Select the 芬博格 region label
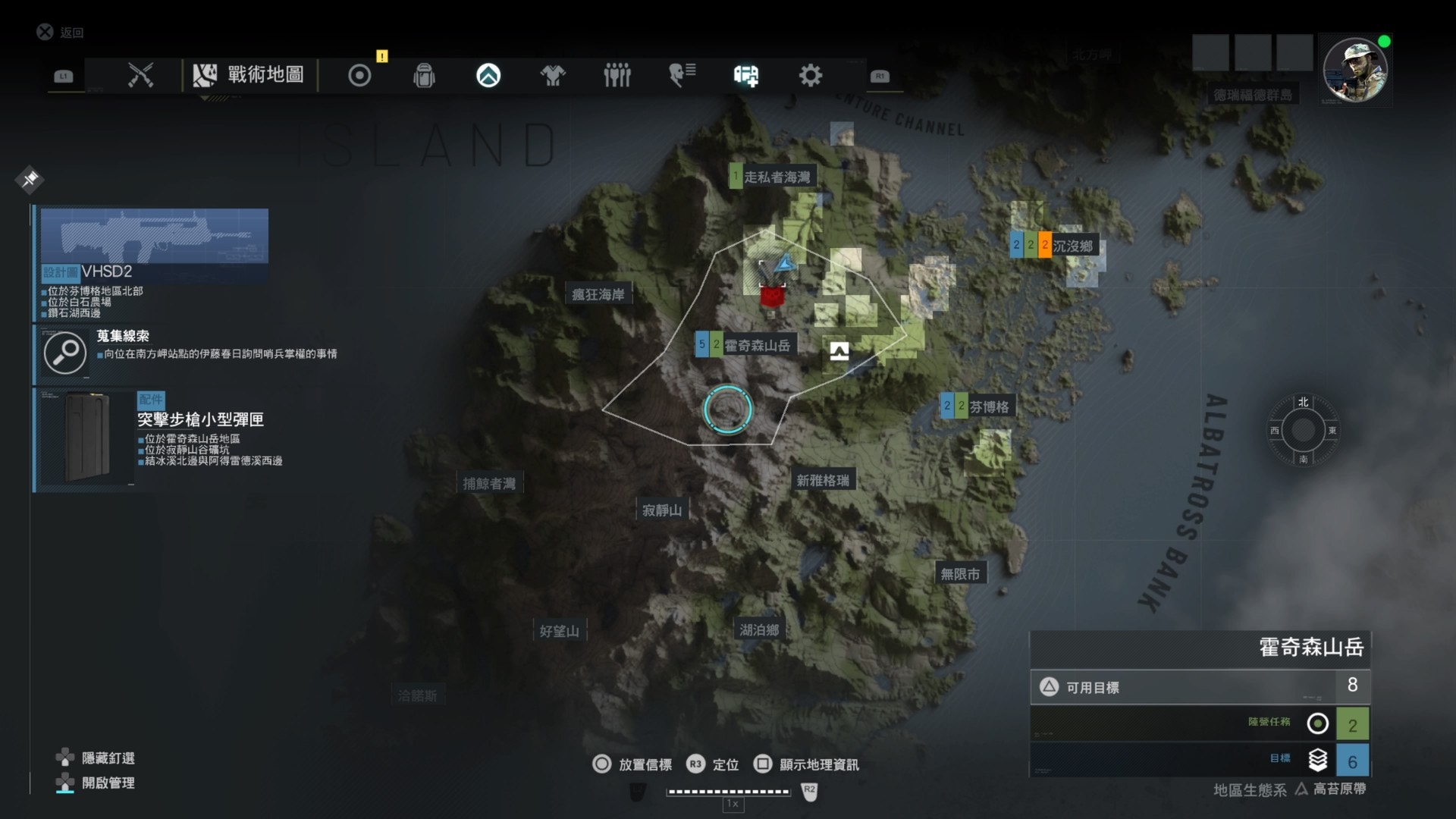Viewport: 1456px width, 819px height. (988, 407)
